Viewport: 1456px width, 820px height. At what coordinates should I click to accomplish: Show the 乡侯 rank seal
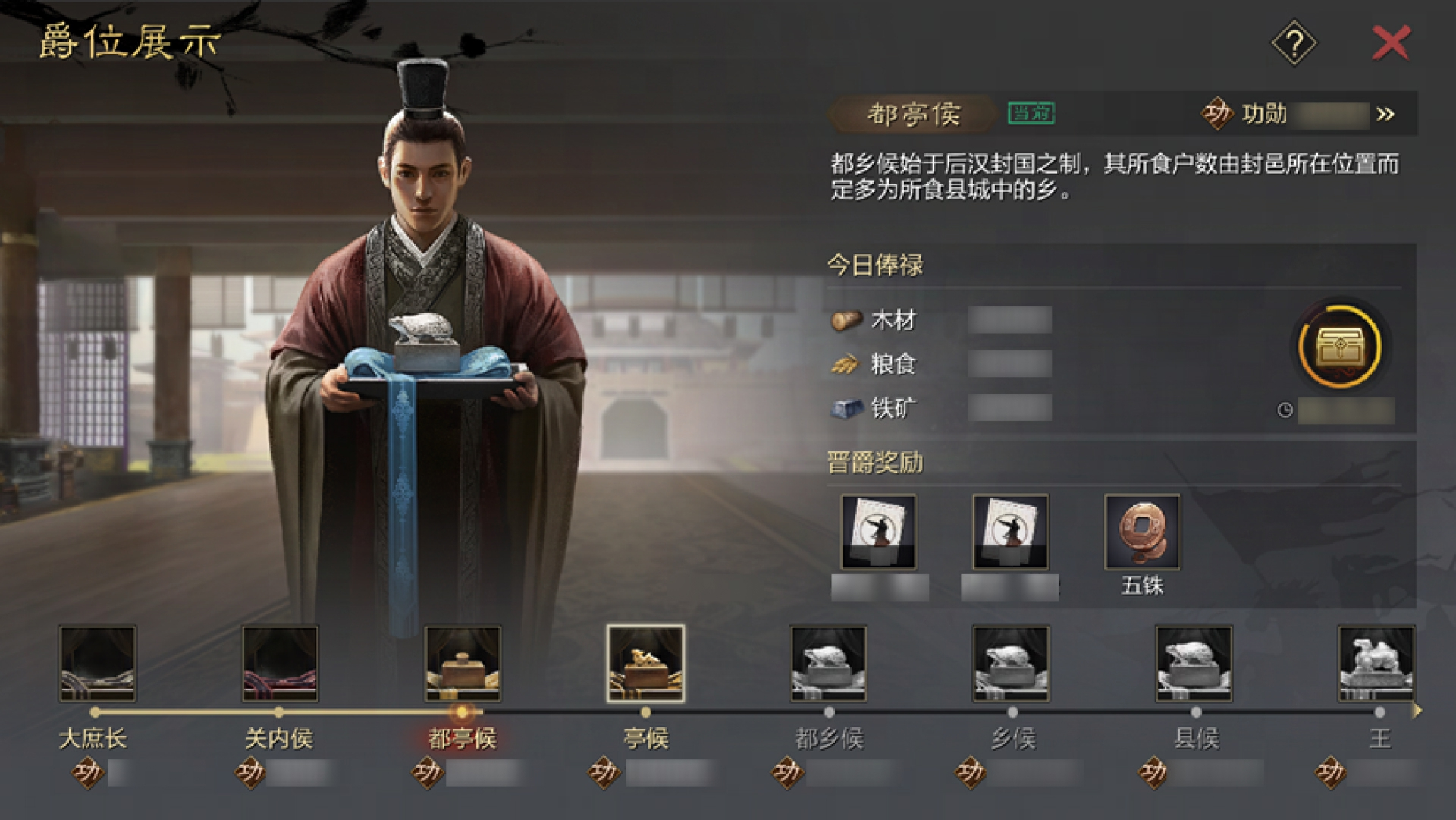click(1012, 663)
